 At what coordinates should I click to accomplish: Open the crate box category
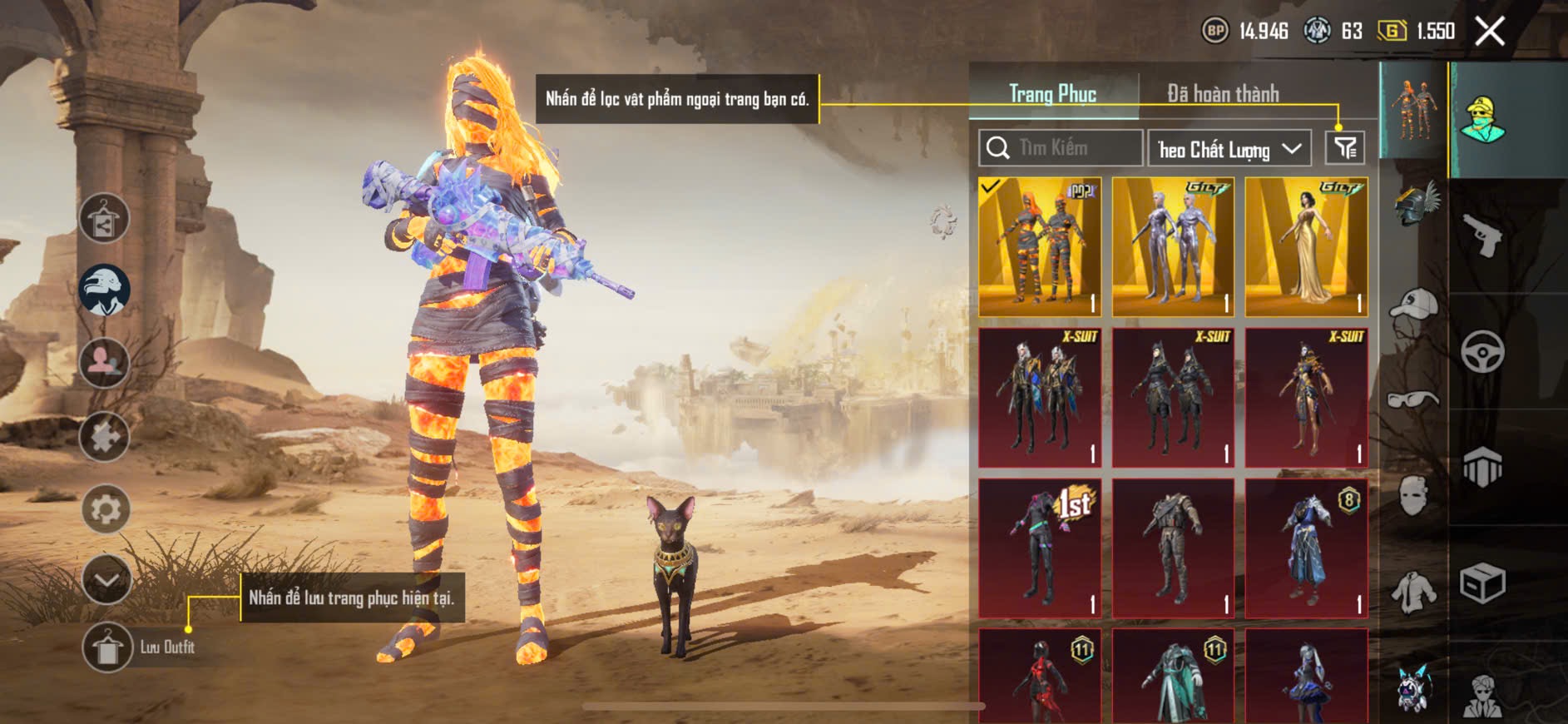(1482, 583)
